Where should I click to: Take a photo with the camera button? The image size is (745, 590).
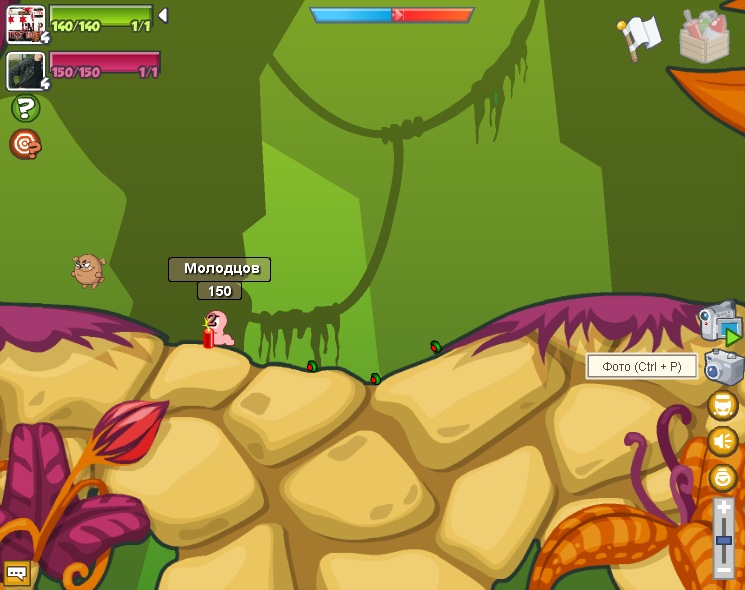click(x=723, y=367)
